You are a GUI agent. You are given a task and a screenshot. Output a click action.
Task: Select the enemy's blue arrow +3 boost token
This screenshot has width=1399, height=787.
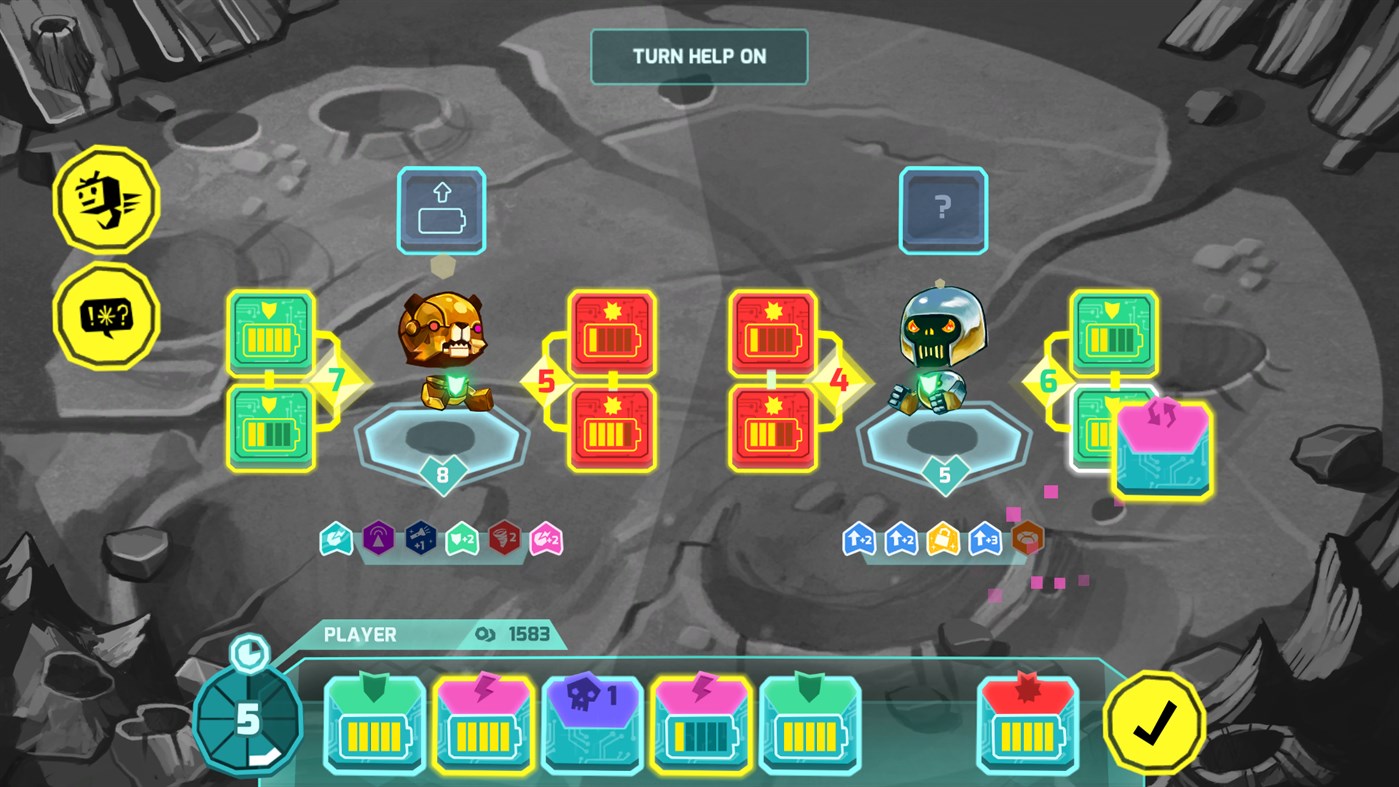point(983,537)
